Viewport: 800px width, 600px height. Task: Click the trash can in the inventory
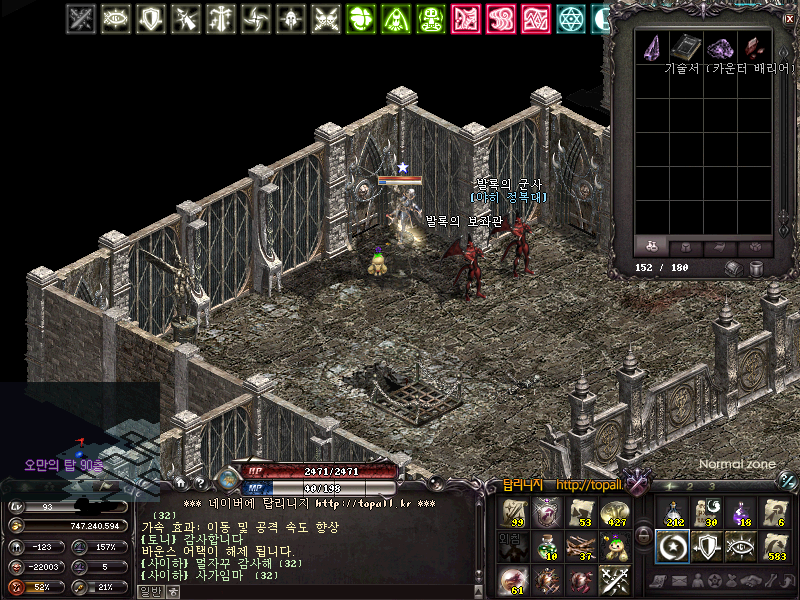pyautogui.click(x=756, y=268)
